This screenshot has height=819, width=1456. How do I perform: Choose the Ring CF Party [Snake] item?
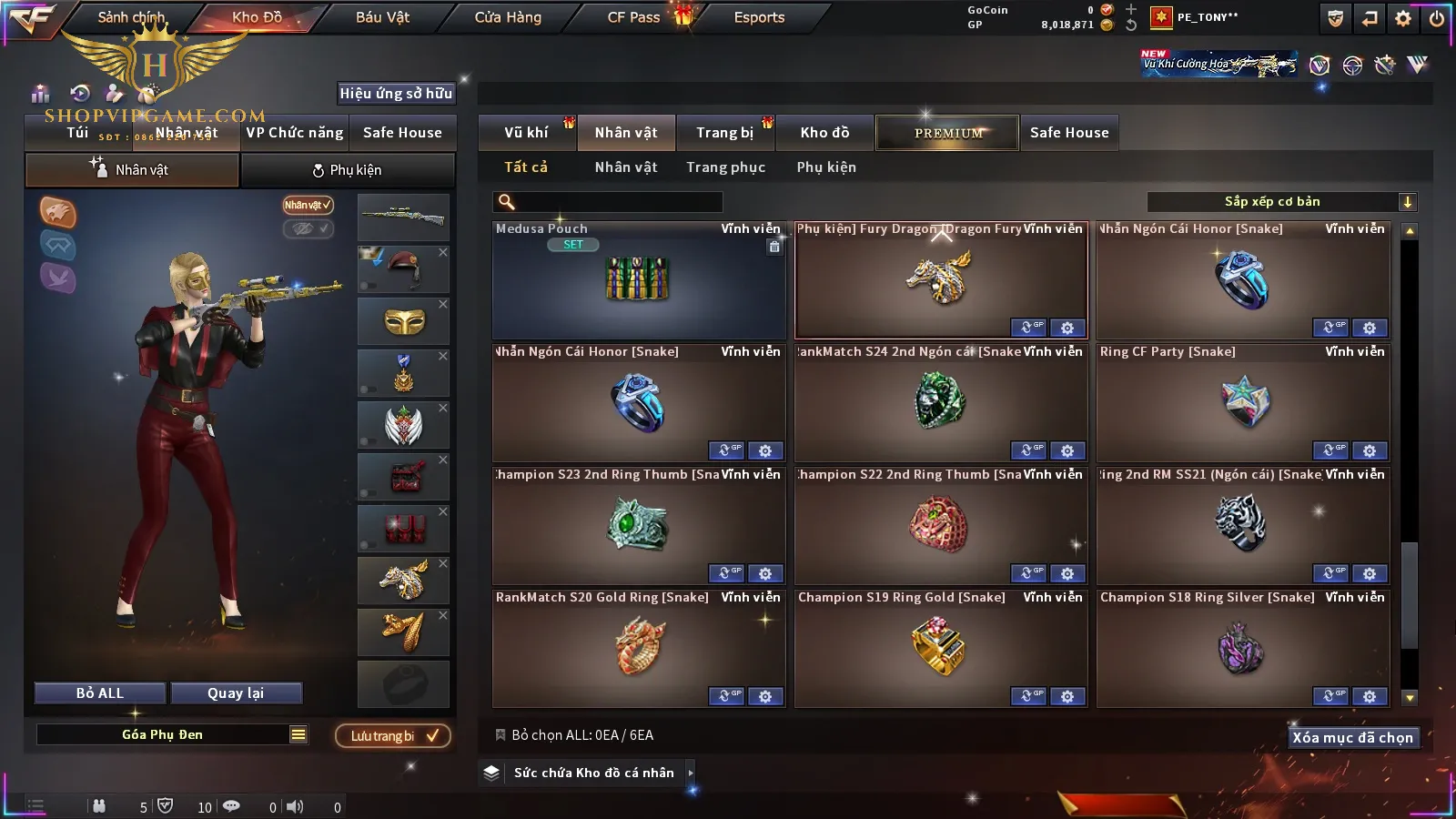[x=1243, y=403]
